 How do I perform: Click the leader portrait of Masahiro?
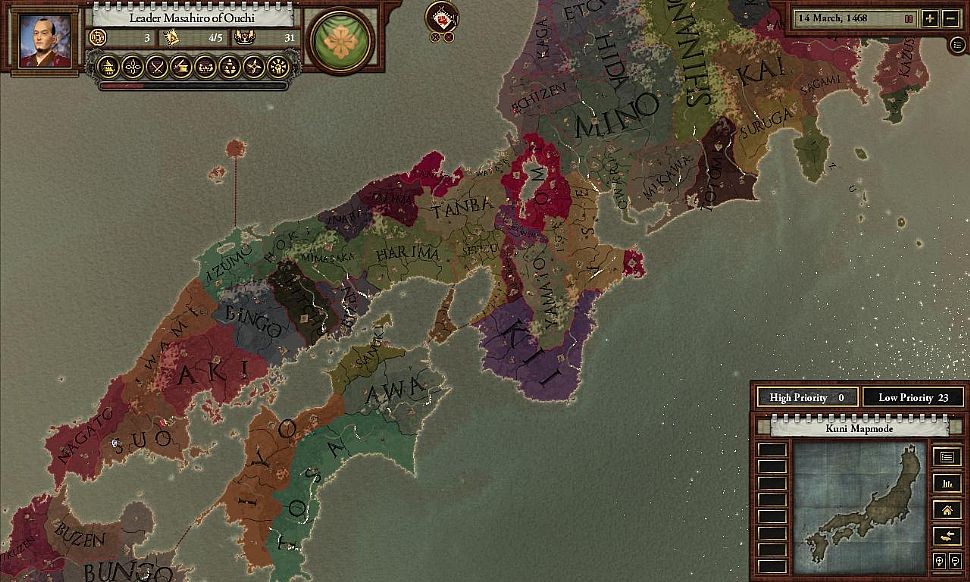tap(46, 41)
